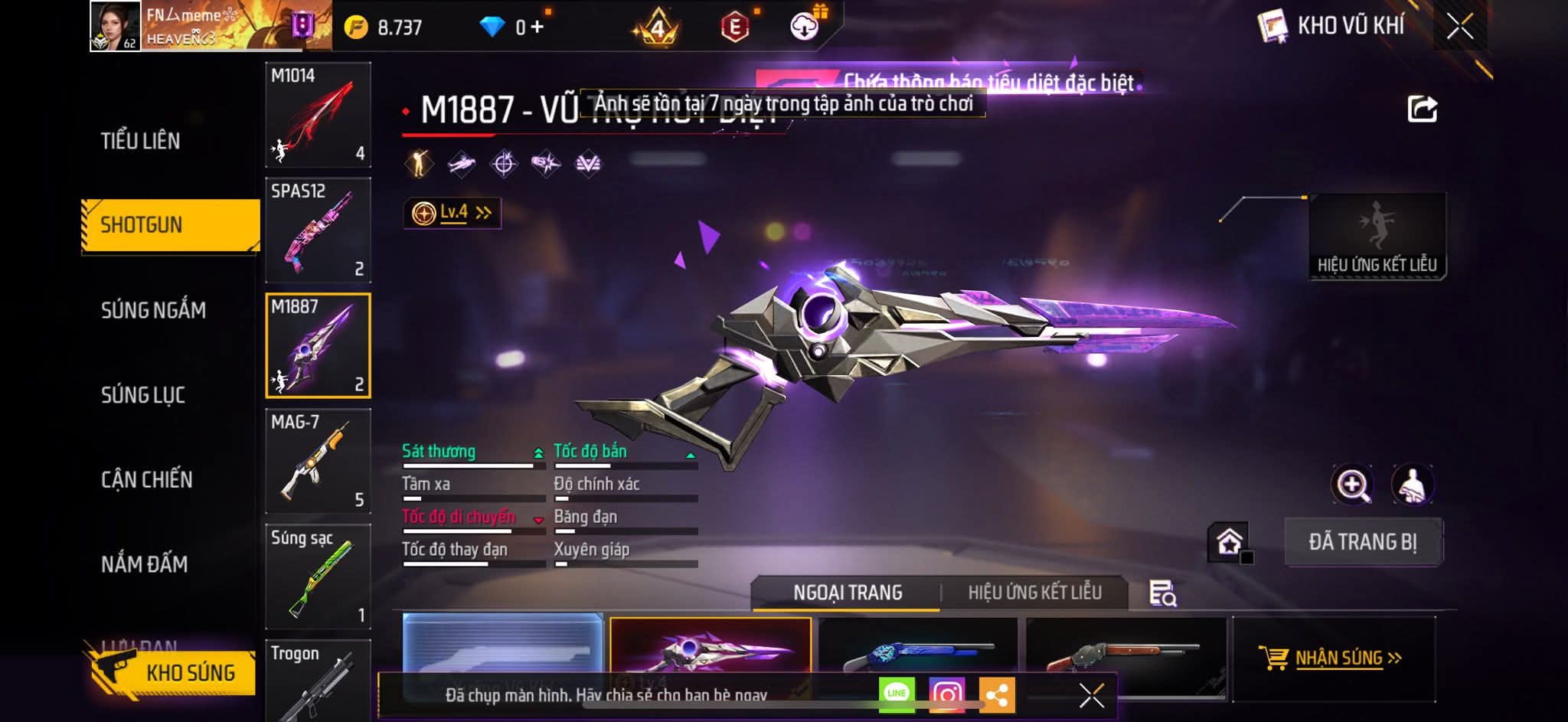This screenshot has height=722, width=1568.
Task: Click the share icon beside weapon title
Action: (1422, 109)
